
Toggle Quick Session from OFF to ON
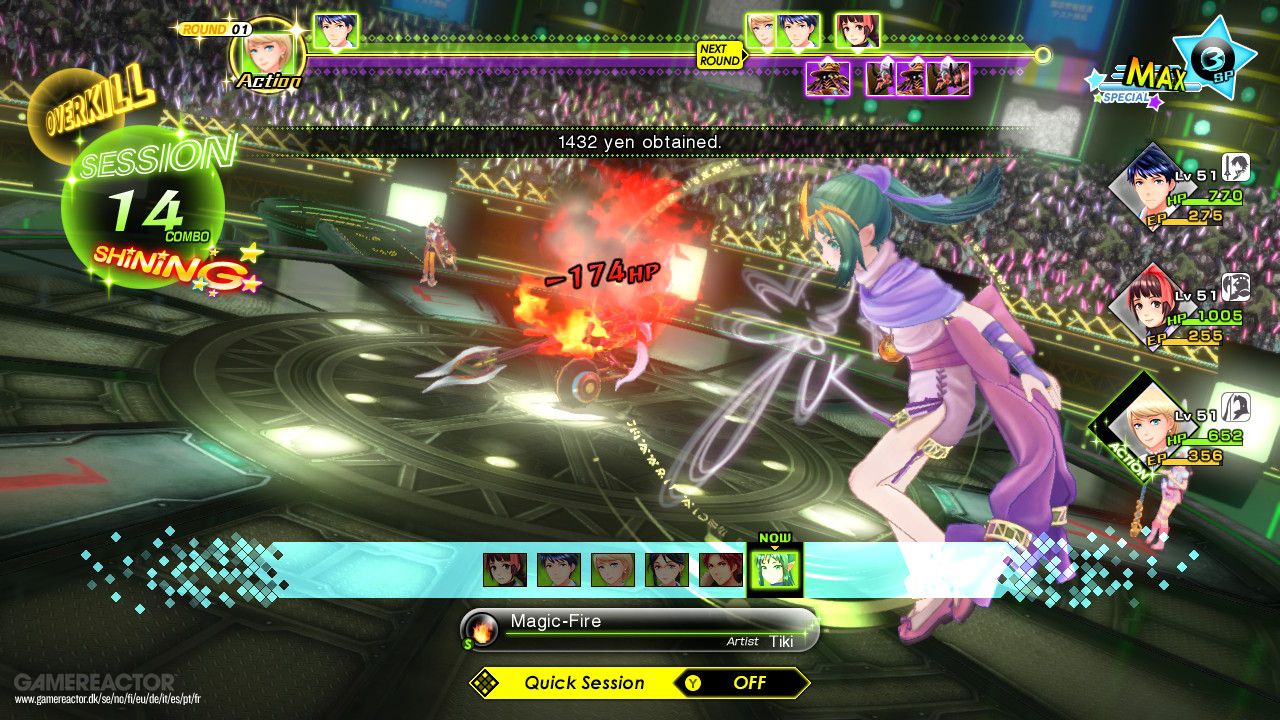tap(751, 683)
